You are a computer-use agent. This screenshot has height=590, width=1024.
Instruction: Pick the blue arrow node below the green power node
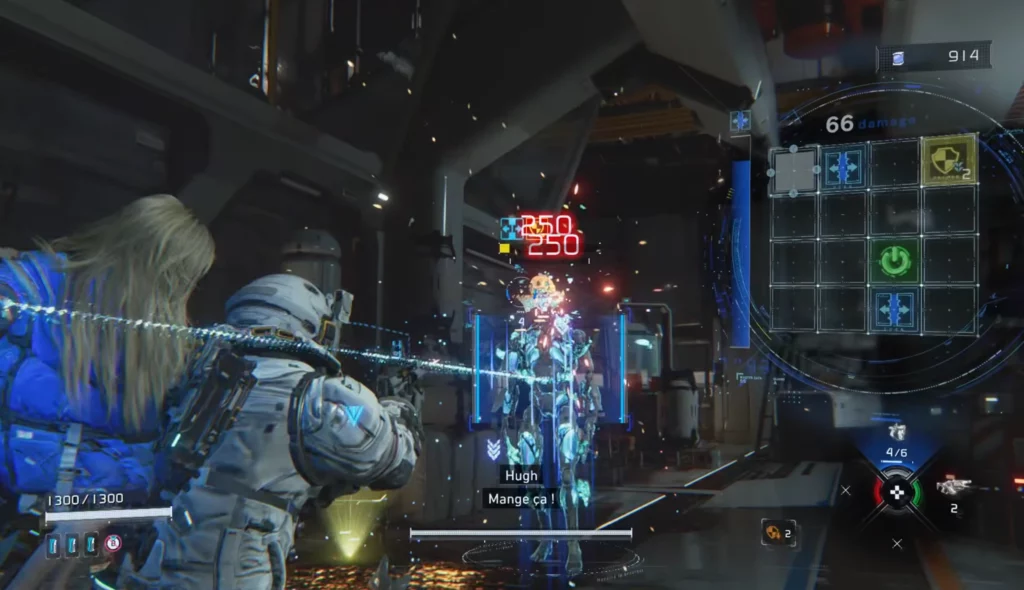tap(897, 309)
